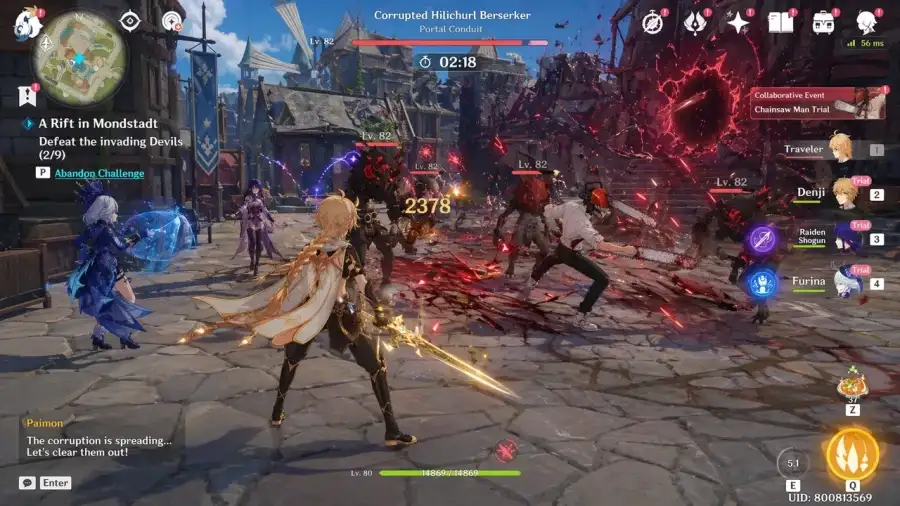Use the food dish quick-item
This screenshot has width=900, height=506.
(853, 382)
